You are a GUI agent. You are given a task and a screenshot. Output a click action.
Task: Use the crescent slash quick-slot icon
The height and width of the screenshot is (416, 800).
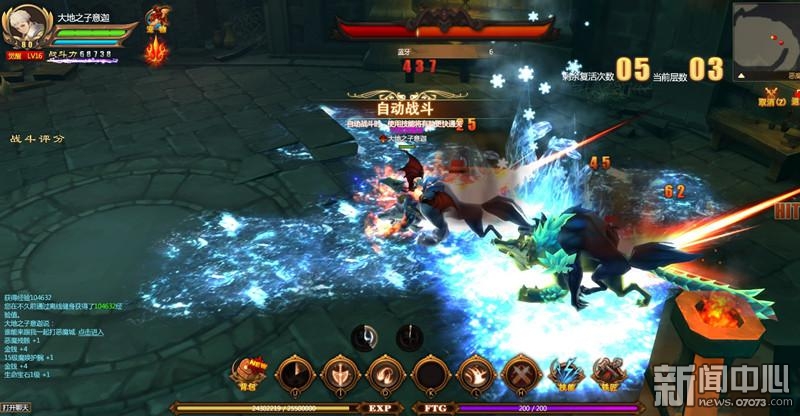[x=366, y=337]
